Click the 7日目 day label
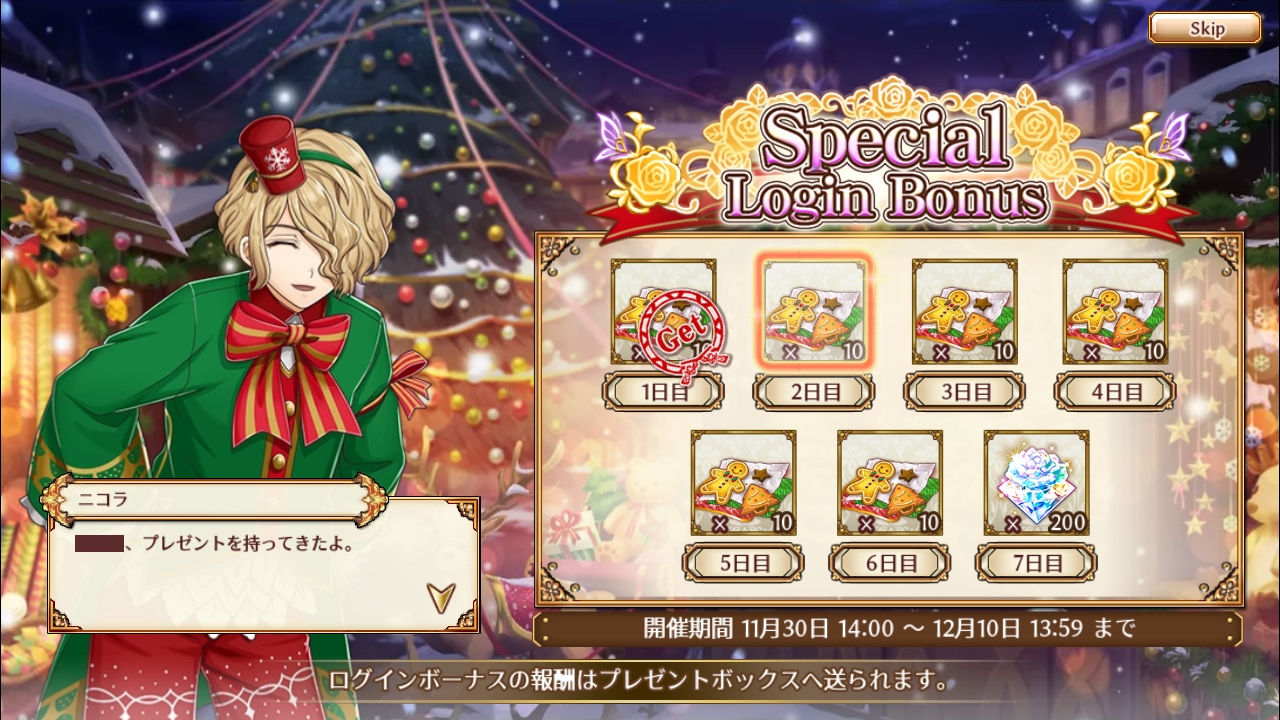Image resolution: width=1280 pixels, height=720 pixels. [1036, 563]
